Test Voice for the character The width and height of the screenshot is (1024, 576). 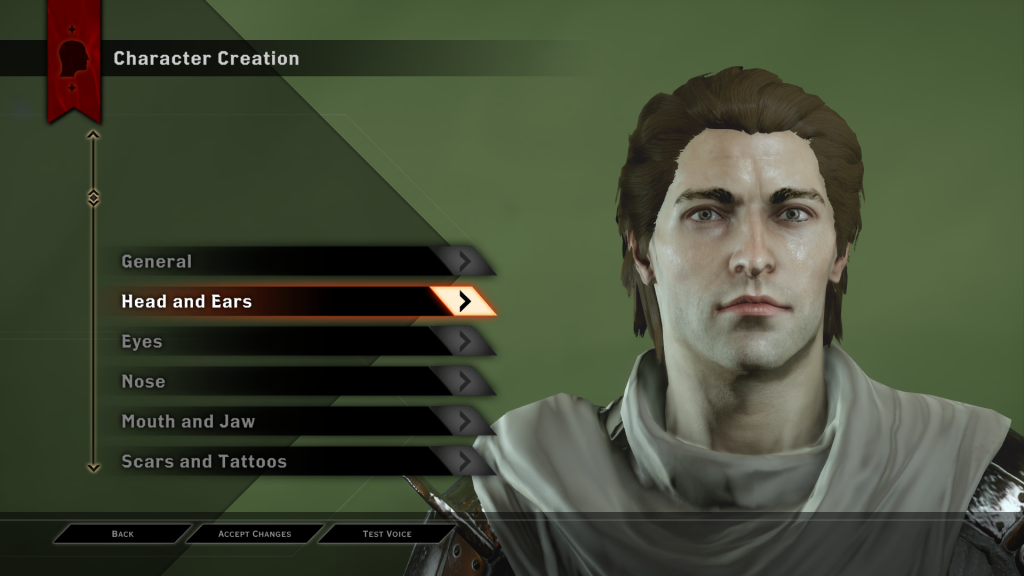coord(387,534)
